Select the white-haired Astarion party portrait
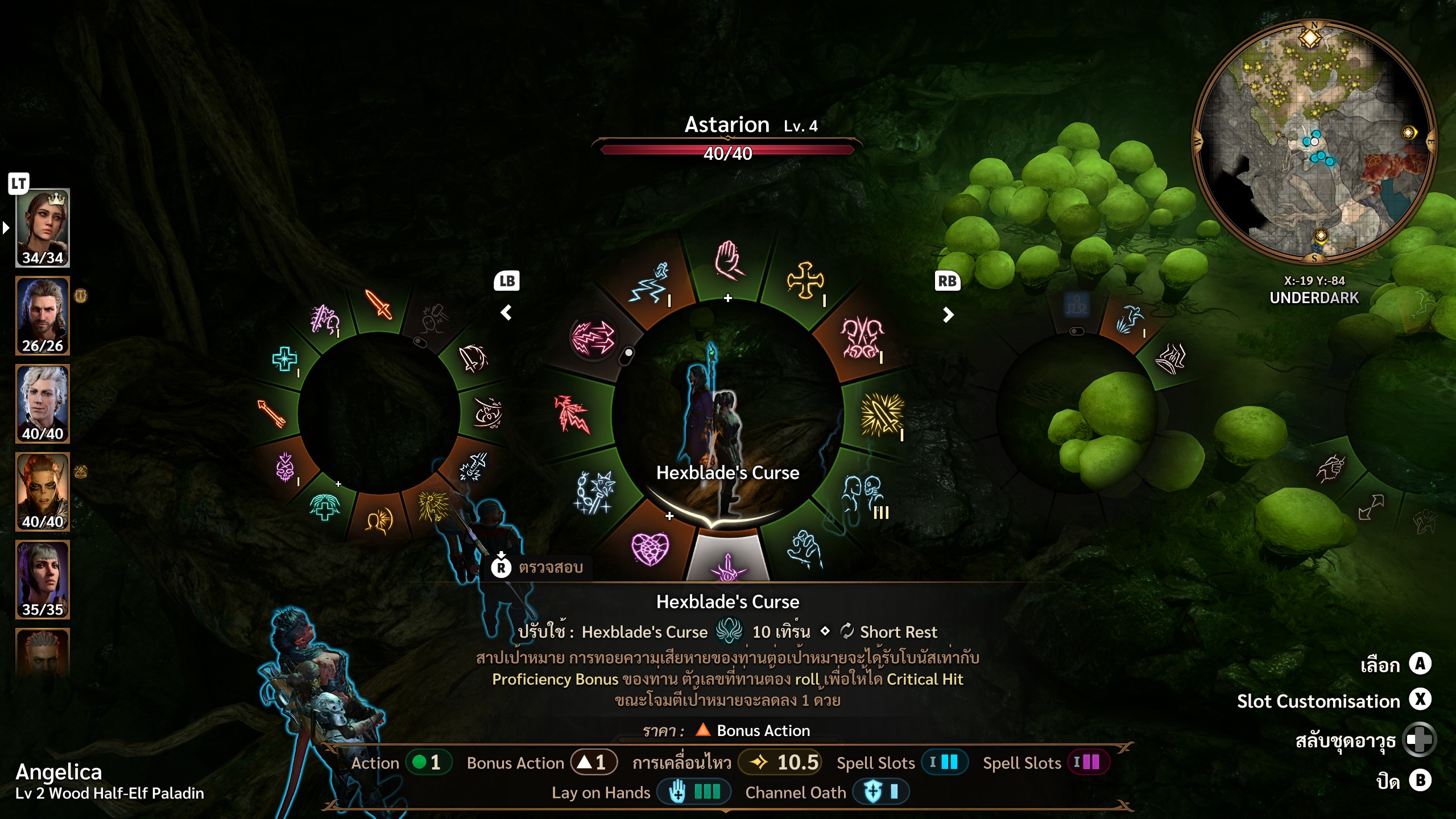Viewport: 1456px width, 819px height. click(43, 404)
